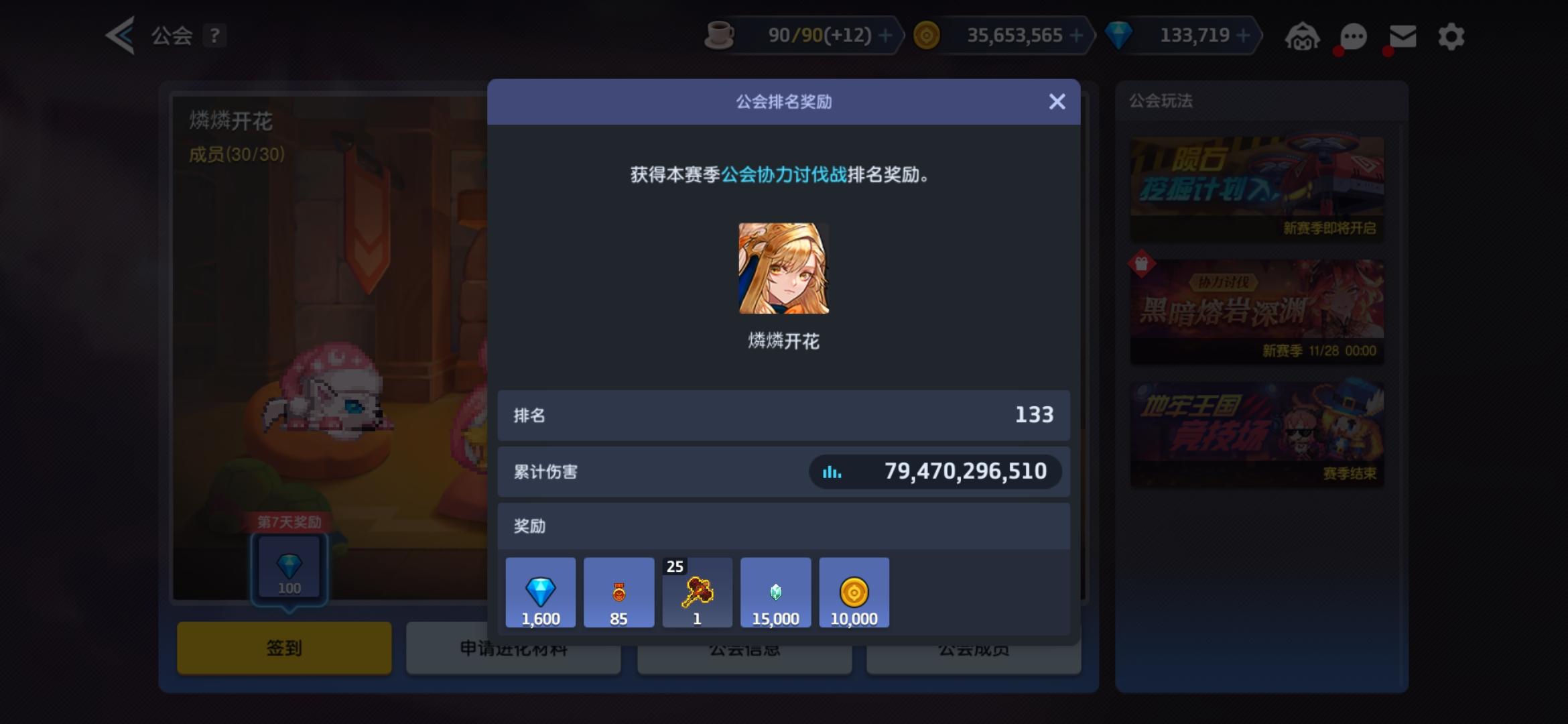The image size is (1568, 724).
Task: Tap the plus to buy more diamonds
Action: click(x=1244, y=35)
